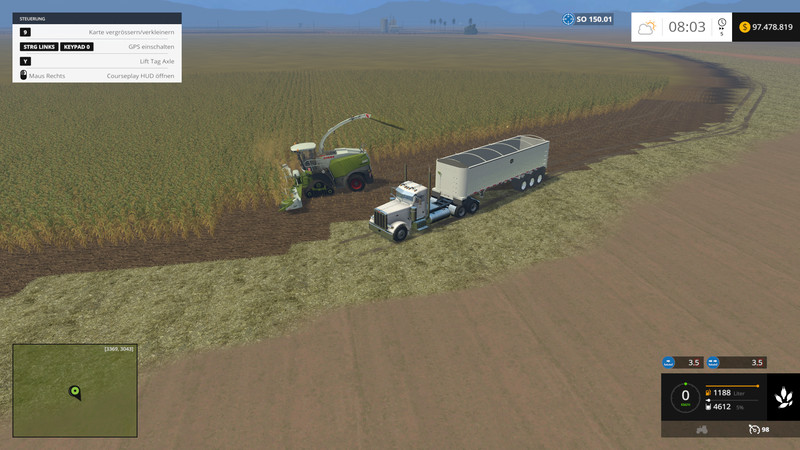800x450 pixels.
Task: Click the gold coin money icon
Action: click(x=745, y=27)
